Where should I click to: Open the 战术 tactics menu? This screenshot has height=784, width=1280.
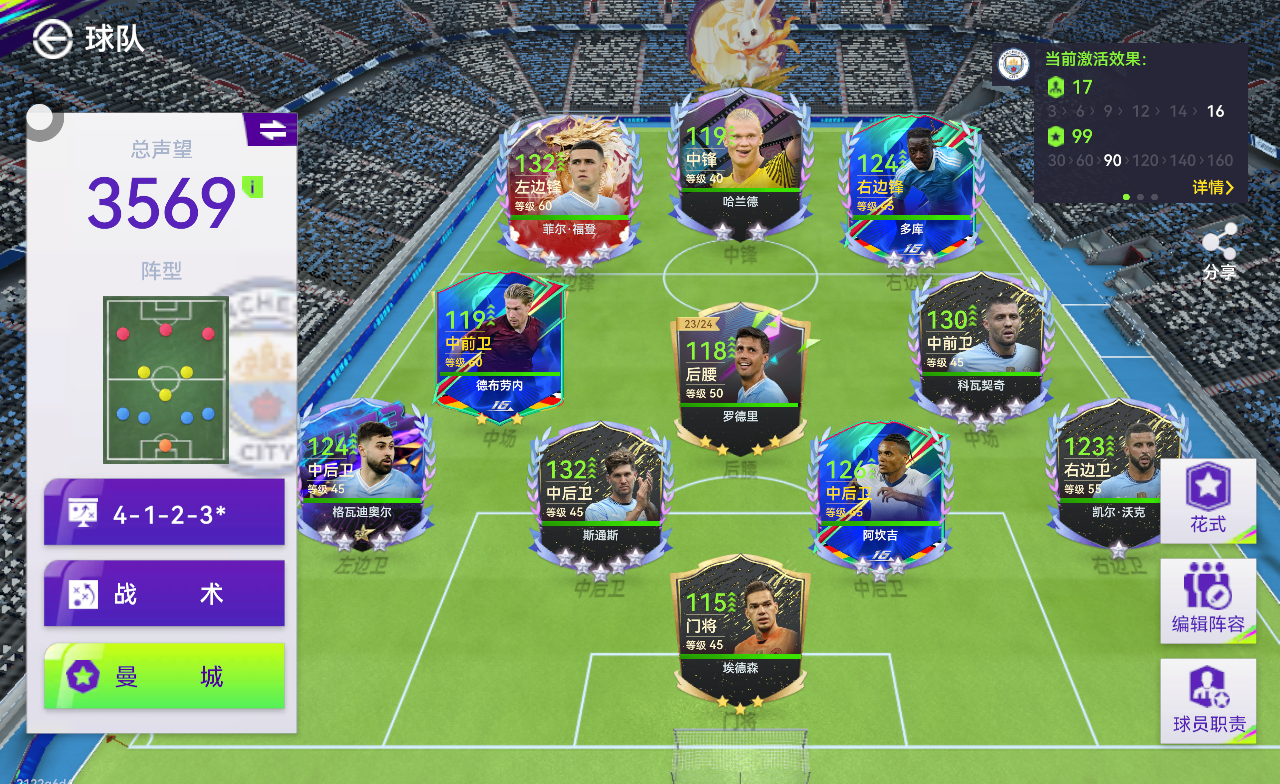164,594
